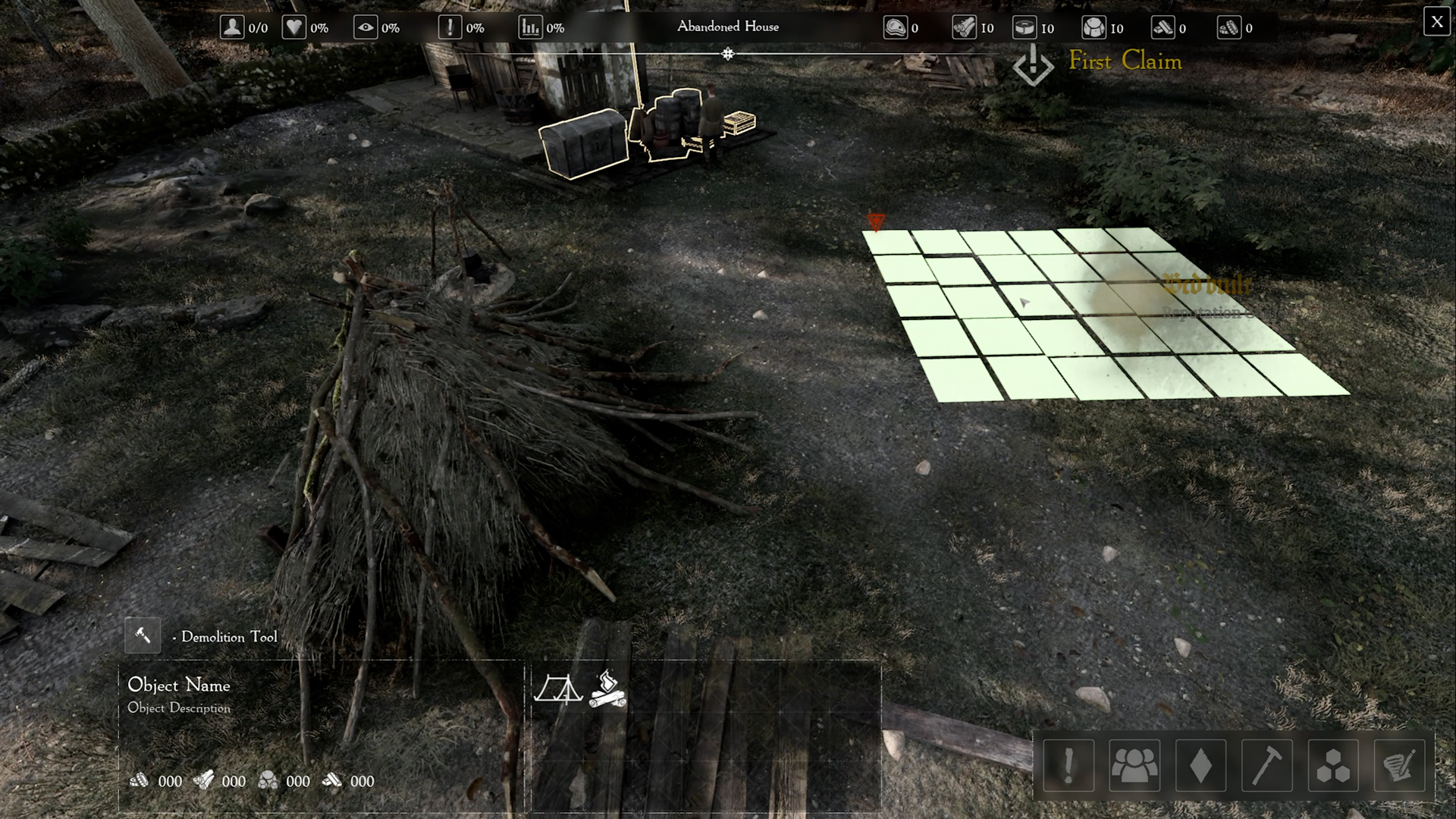Choose the campfire building icon
This screenshot has width=1456, height=819.
tap(607, 689)
